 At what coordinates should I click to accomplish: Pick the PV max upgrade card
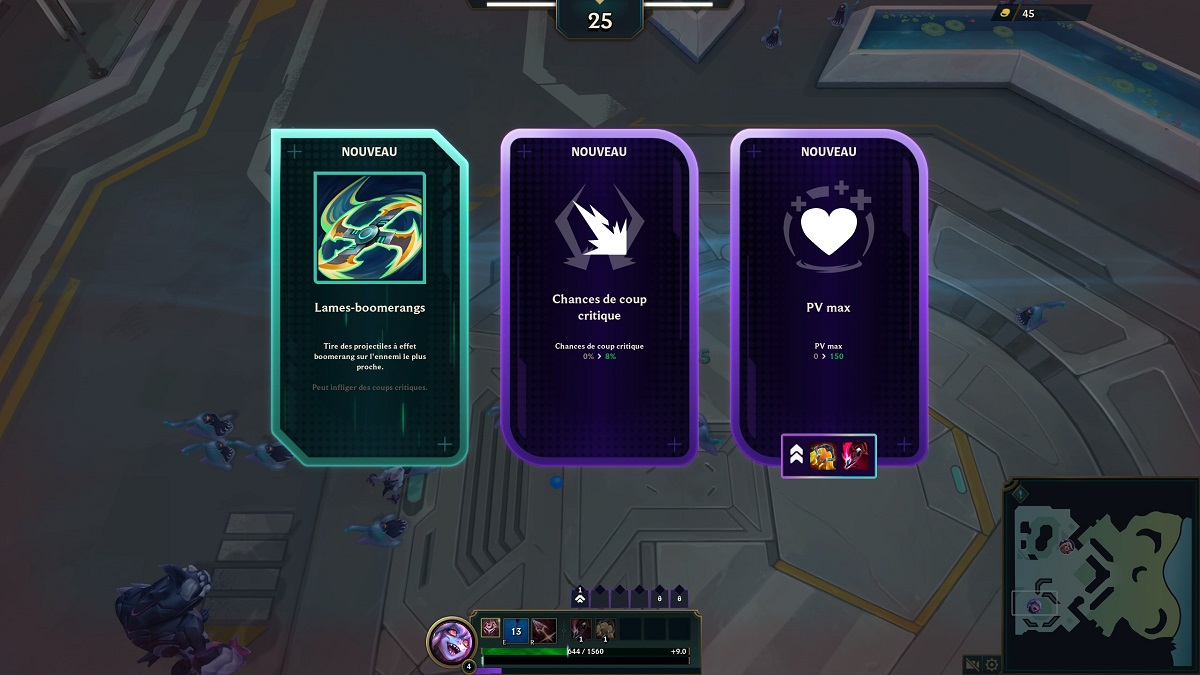[x=829, y=297]
